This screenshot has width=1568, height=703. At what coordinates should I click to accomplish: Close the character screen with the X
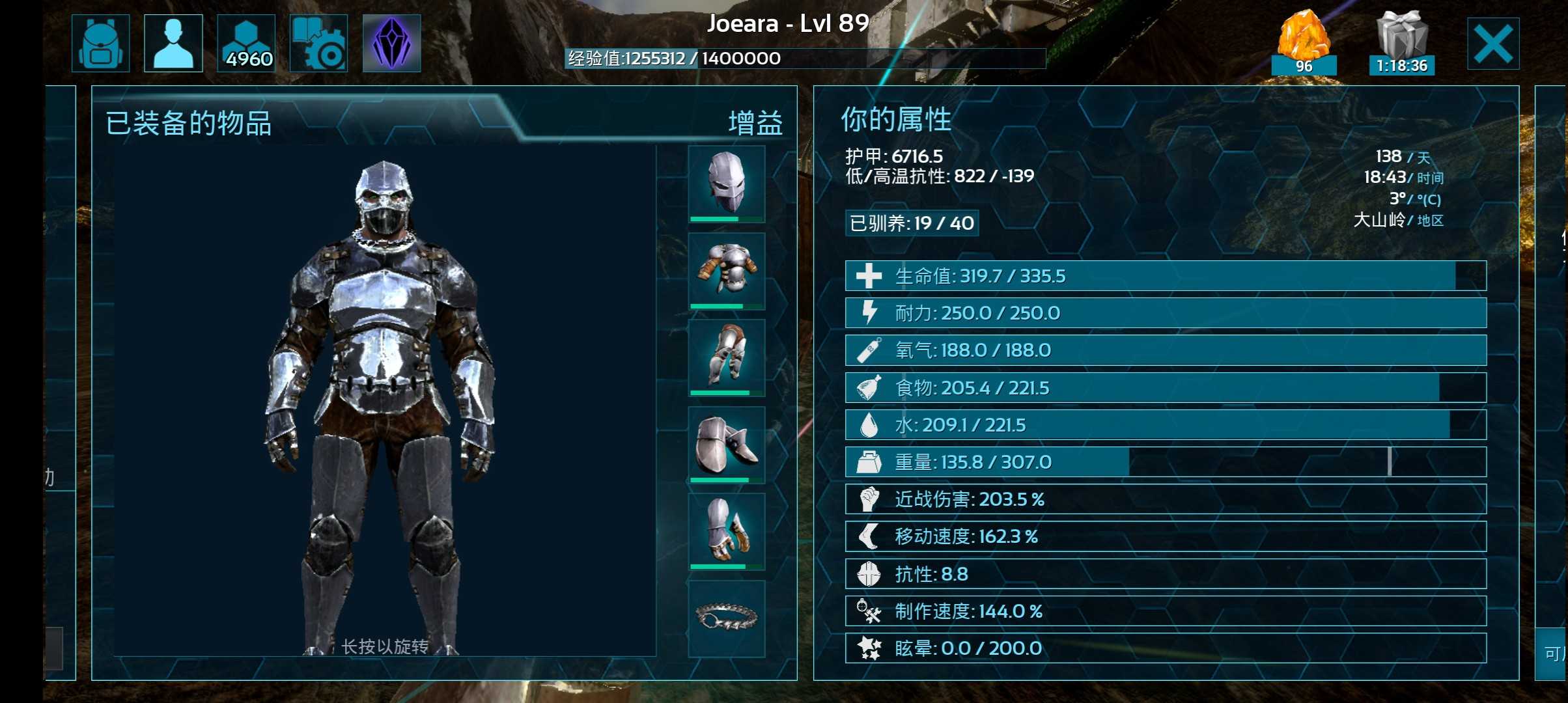click(x=1492, y=44)
